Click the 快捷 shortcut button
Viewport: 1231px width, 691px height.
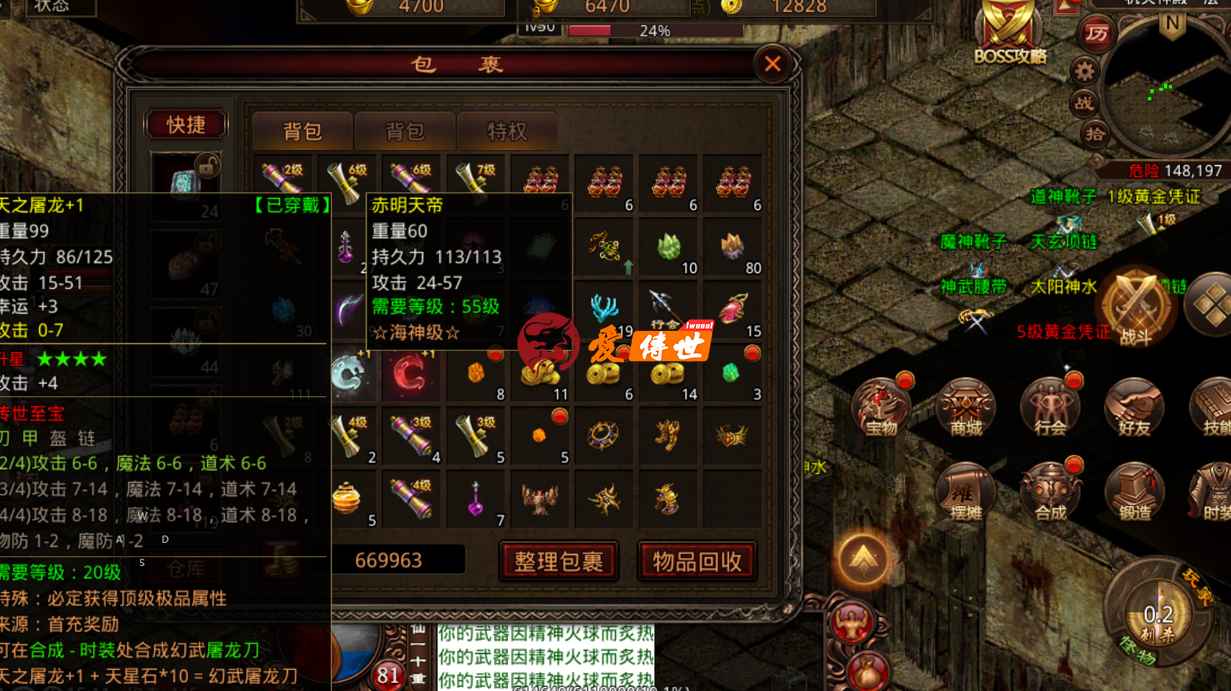coord(186,124)
